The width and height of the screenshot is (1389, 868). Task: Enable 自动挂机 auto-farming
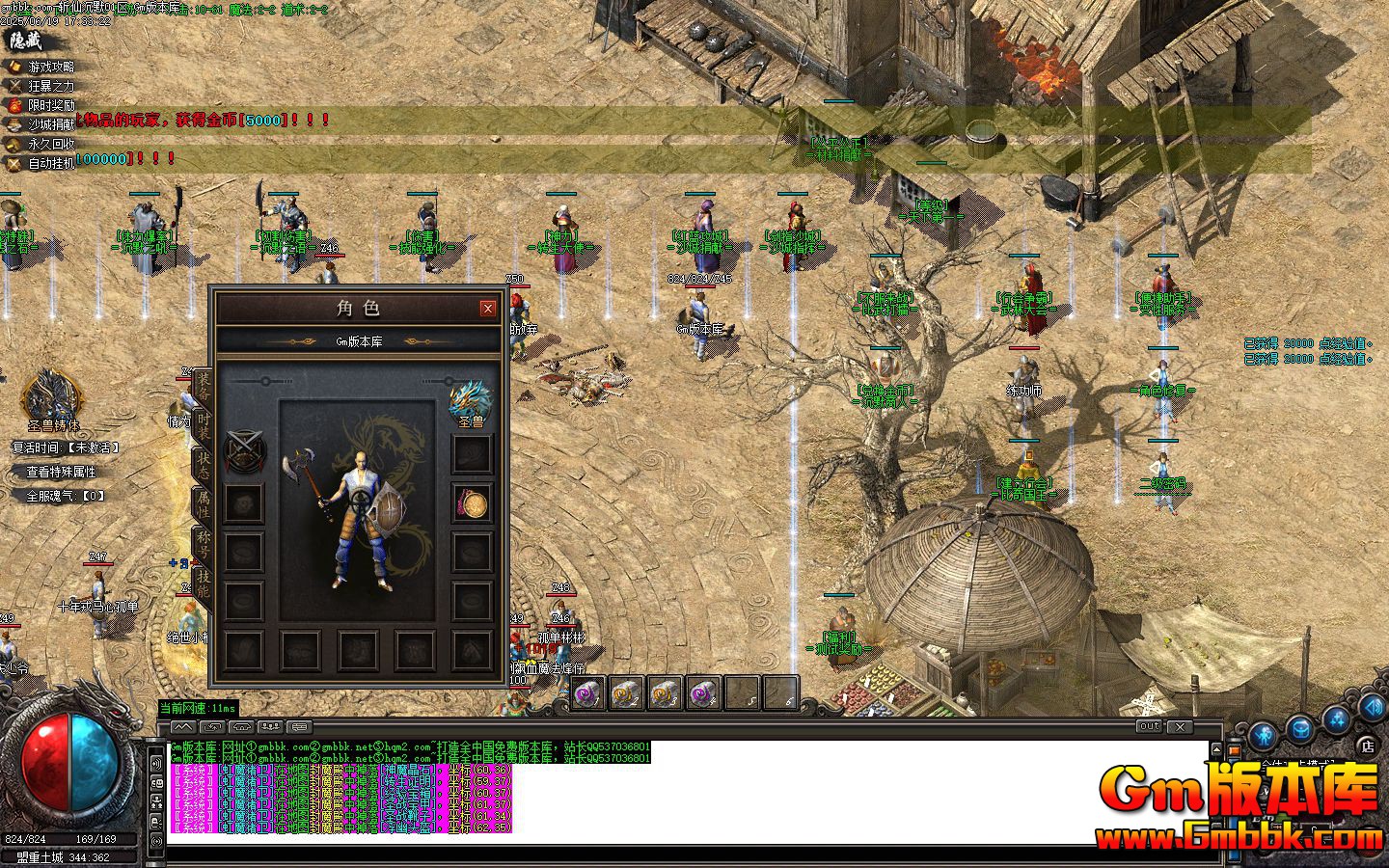[50, 161]
